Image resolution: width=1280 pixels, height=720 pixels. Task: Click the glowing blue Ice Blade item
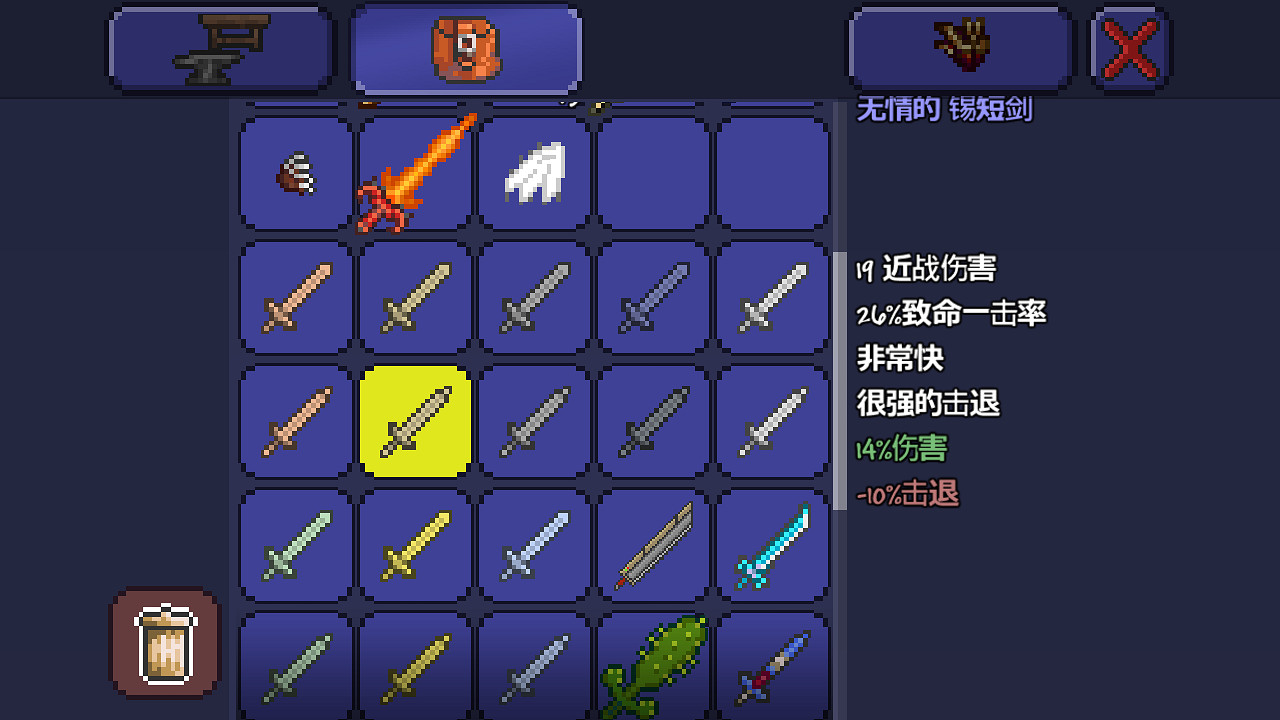772,545
